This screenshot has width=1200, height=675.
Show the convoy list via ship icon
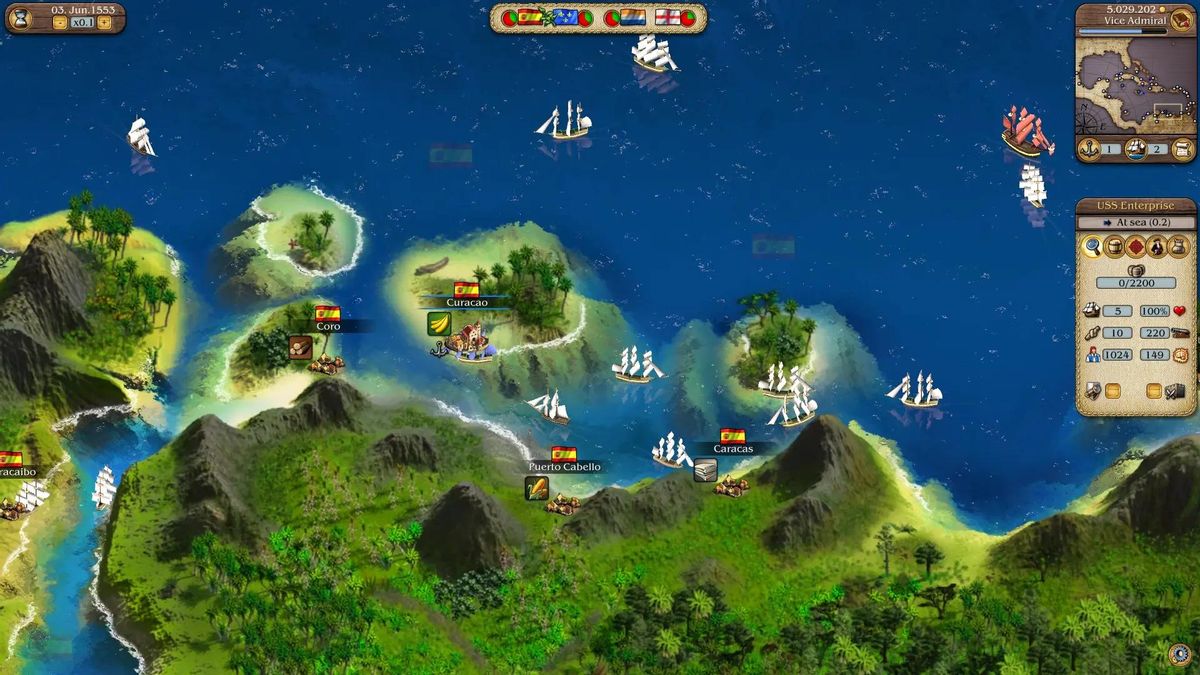pyautogui.click(x=1136, y=149)
